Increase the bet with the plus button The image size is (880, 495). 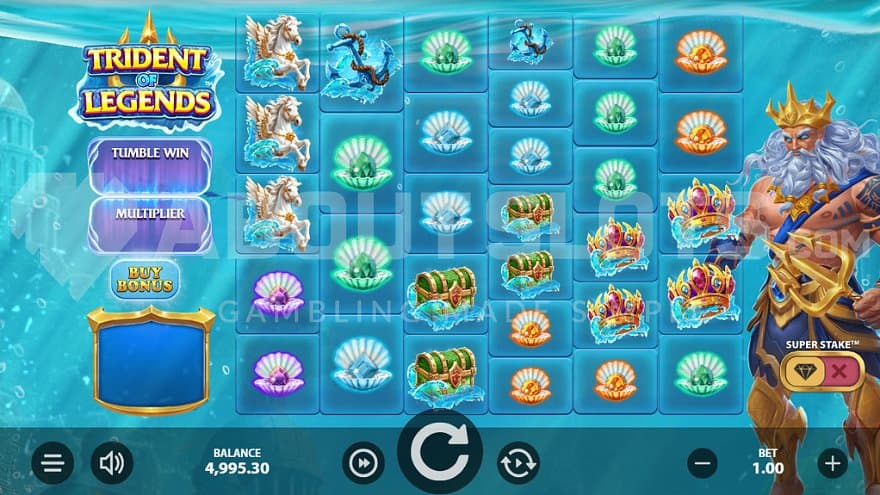832,463
